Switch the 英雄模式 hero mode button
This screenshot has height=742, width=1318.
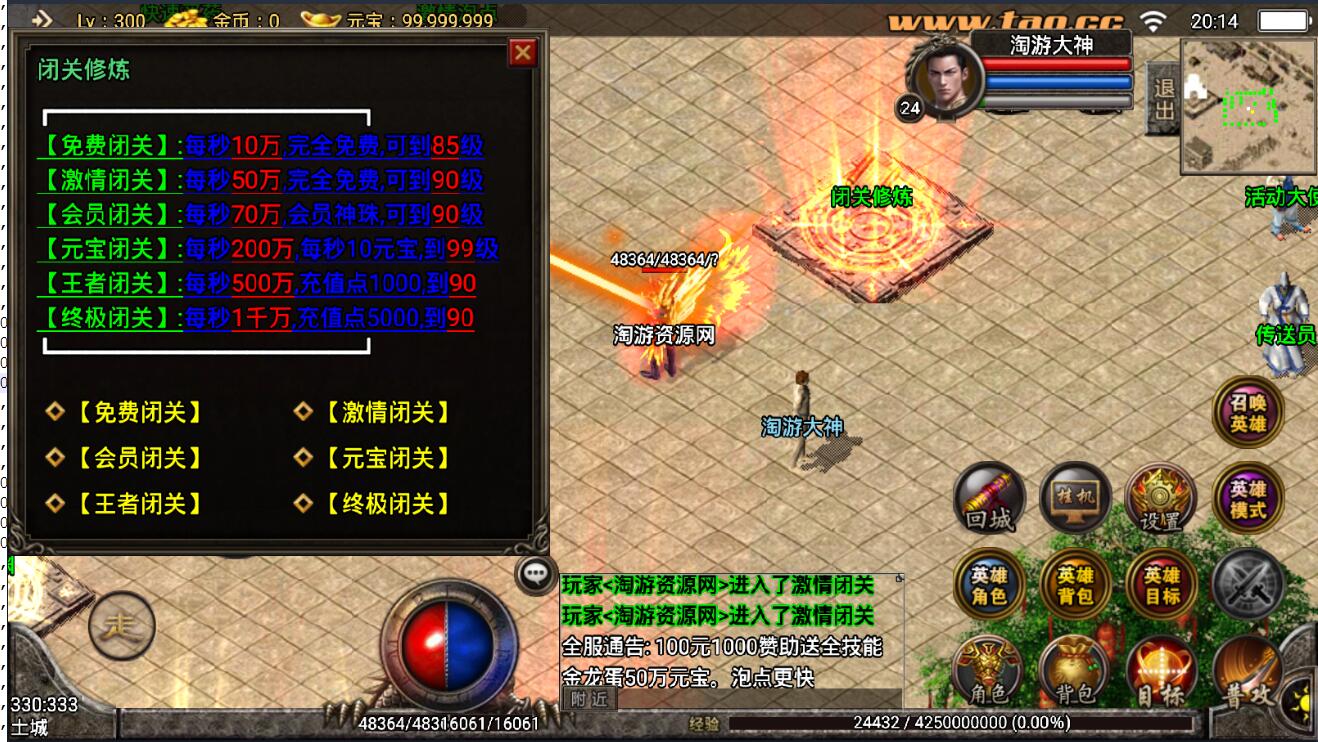[x=1247, y=498]
